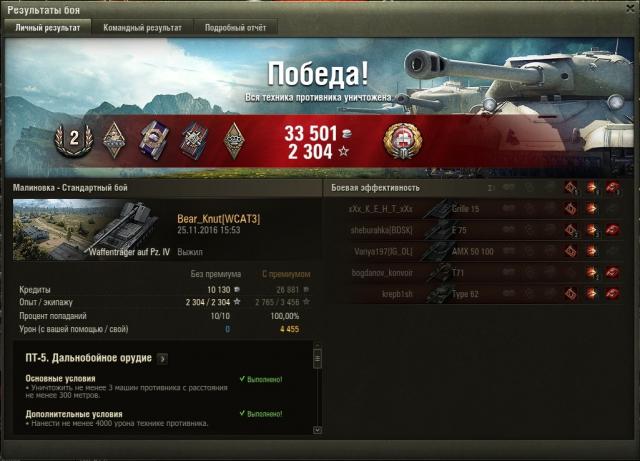Click the Waffenträger auf Pz. IV vehicle thumbnail

click(x=93, y=230)
